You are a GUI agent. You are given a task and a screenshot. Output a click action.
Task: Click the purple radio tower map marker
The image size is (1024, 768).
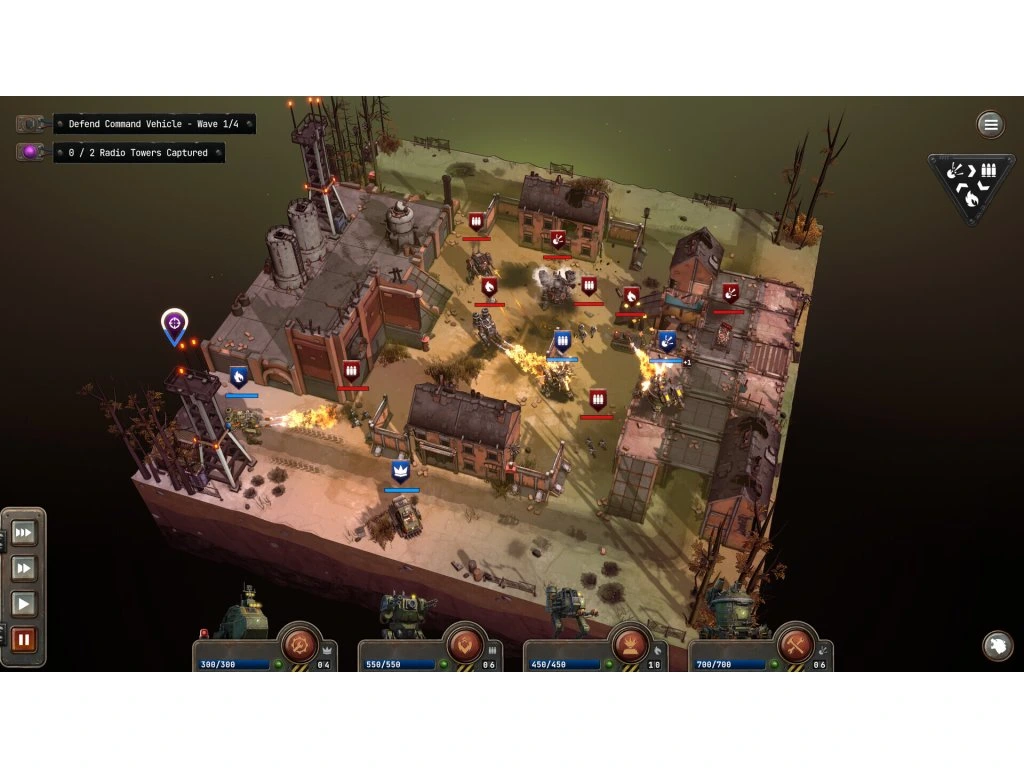tap(174, 323)
